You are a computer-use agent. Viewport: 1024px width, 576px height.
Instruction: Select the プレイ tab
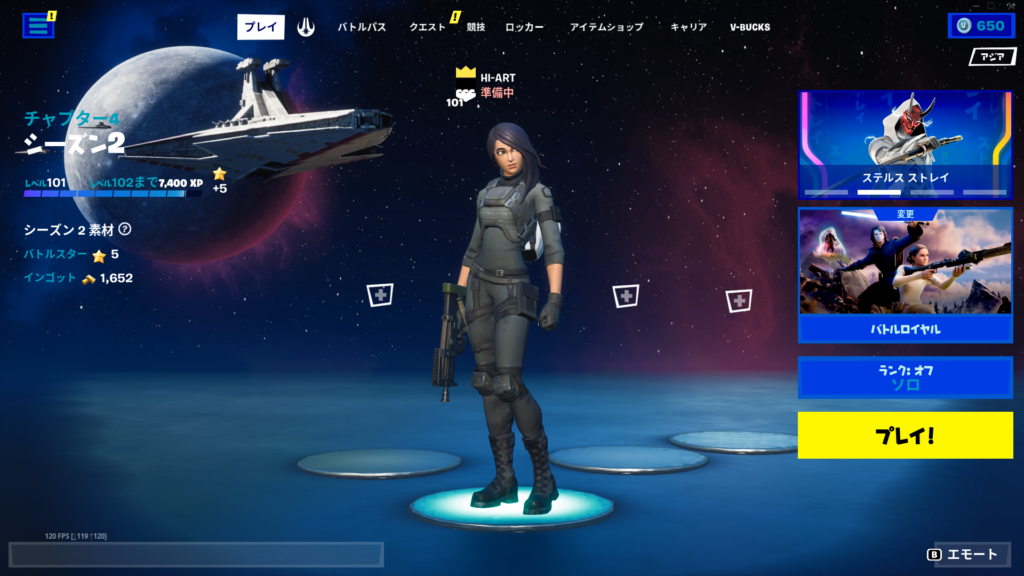click(x=261, y=27)
